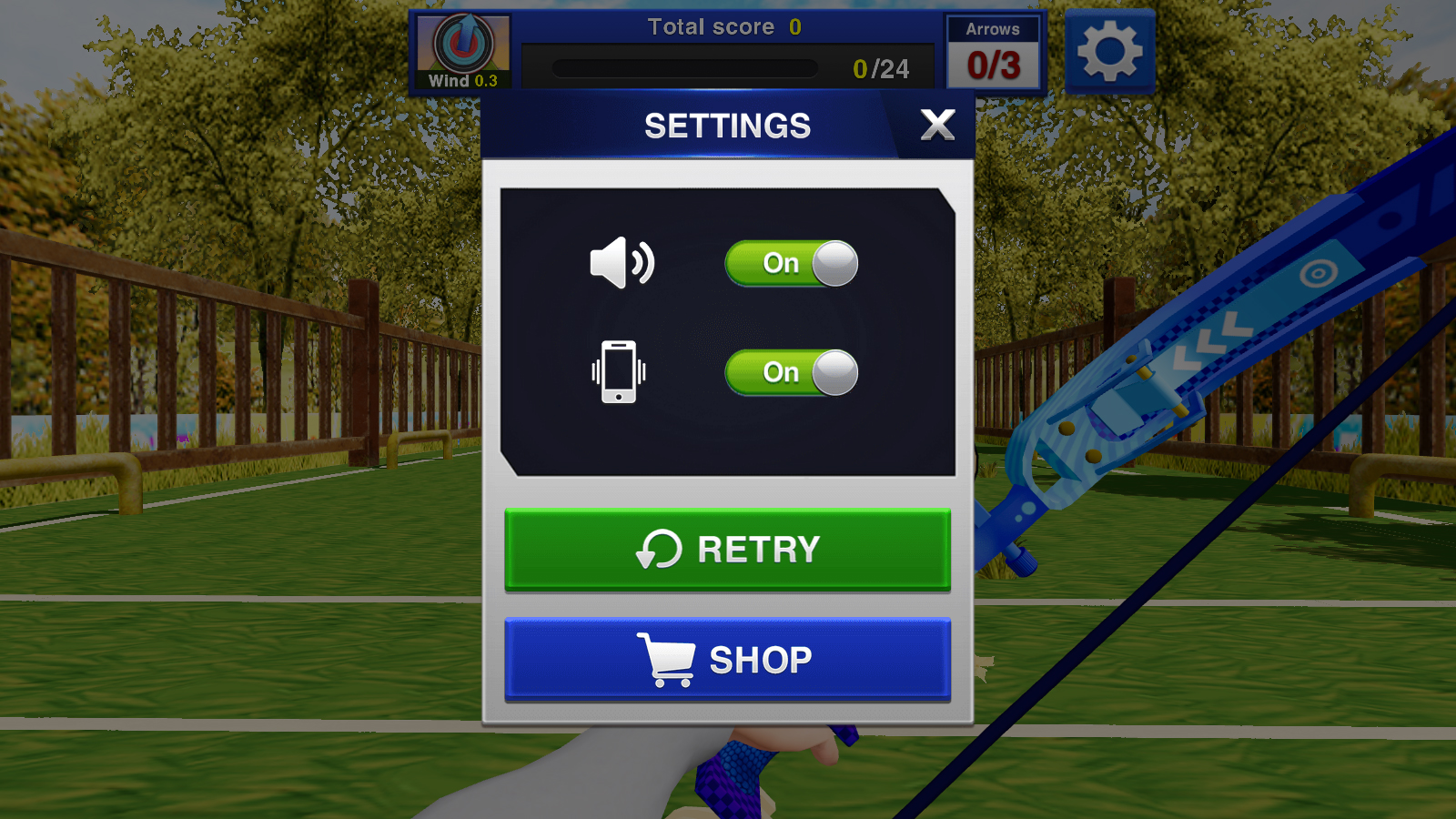Disable the vibration toggle
Image resolution: width=1456 pixels, height=819 pixels.
790,371
